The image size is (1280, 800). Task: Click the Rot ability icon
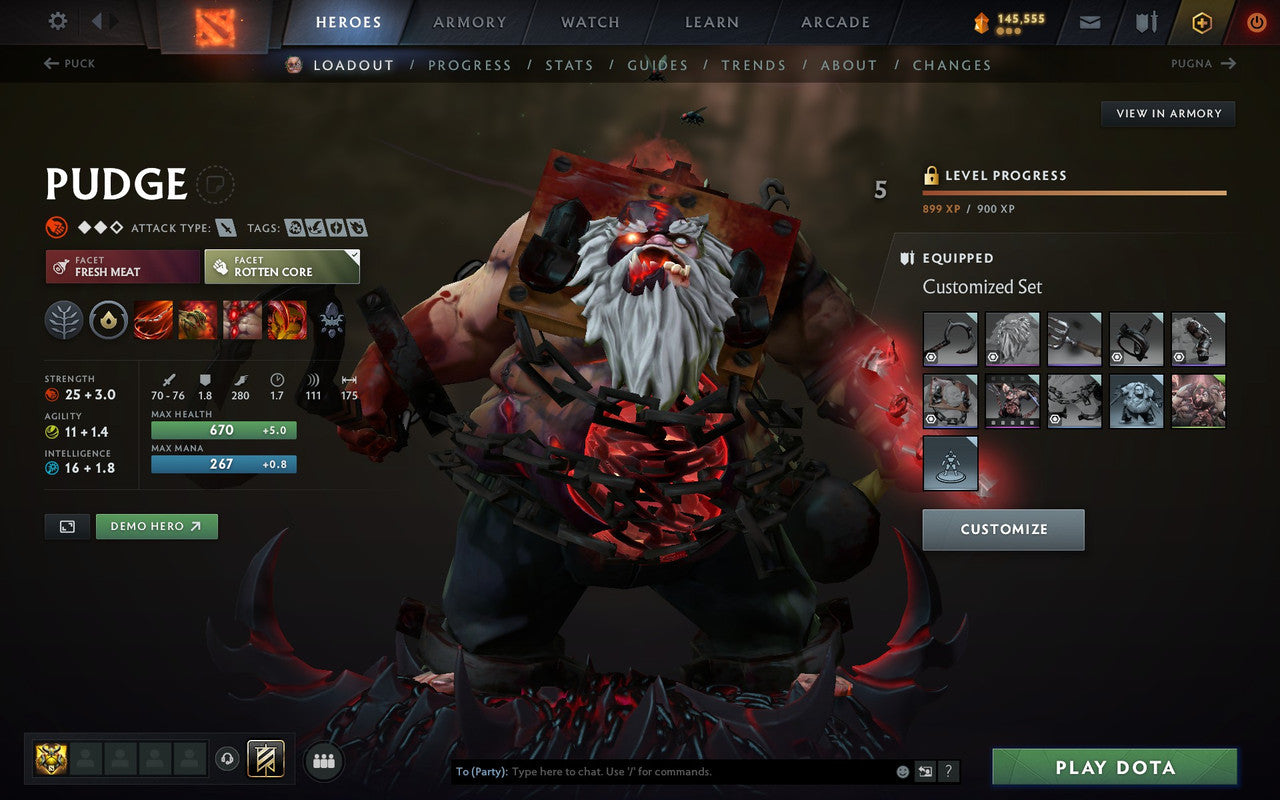pos(198,320)
